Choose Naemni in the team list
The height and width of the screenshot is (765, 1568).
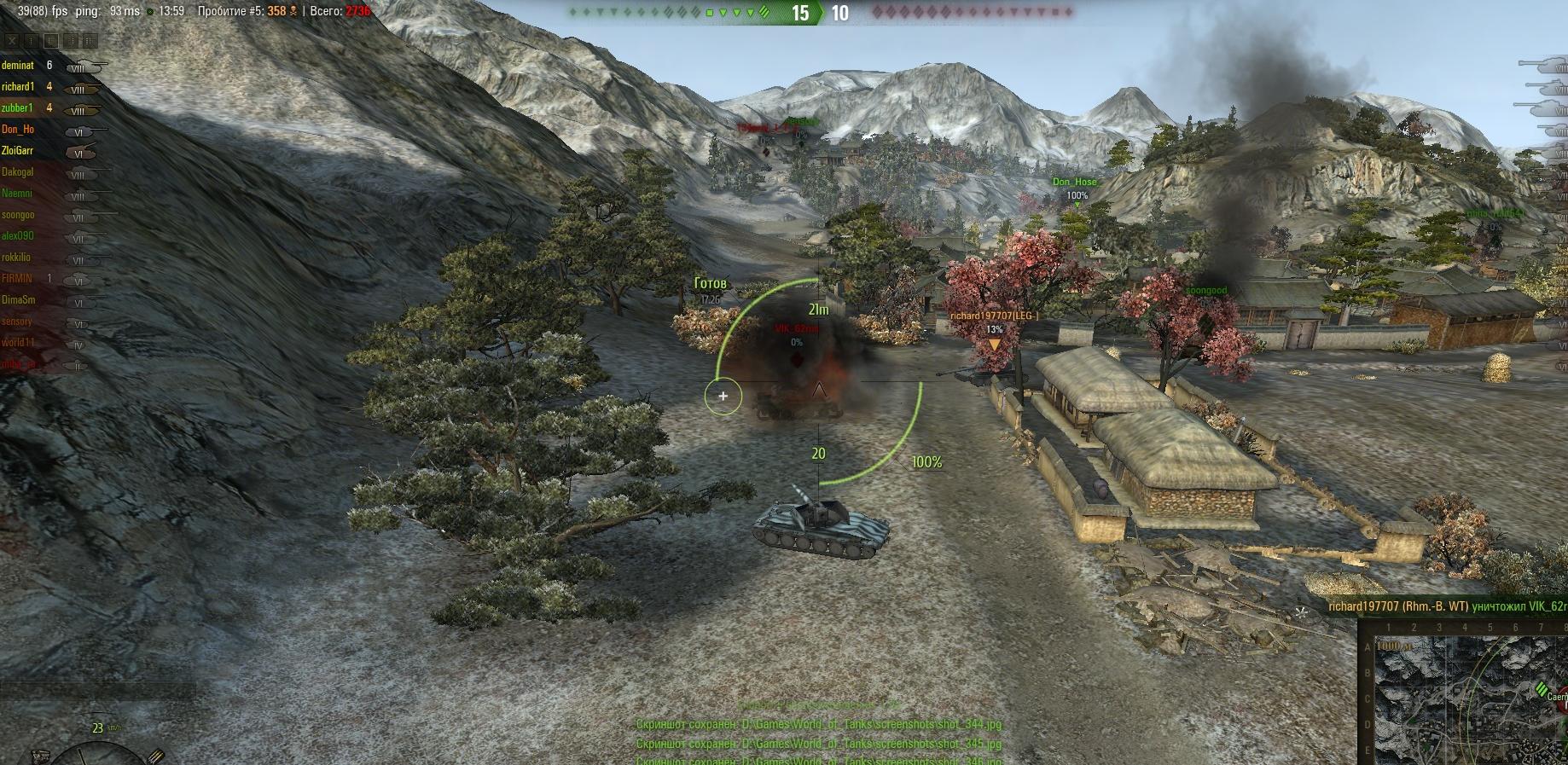click(x=17, y=194)
